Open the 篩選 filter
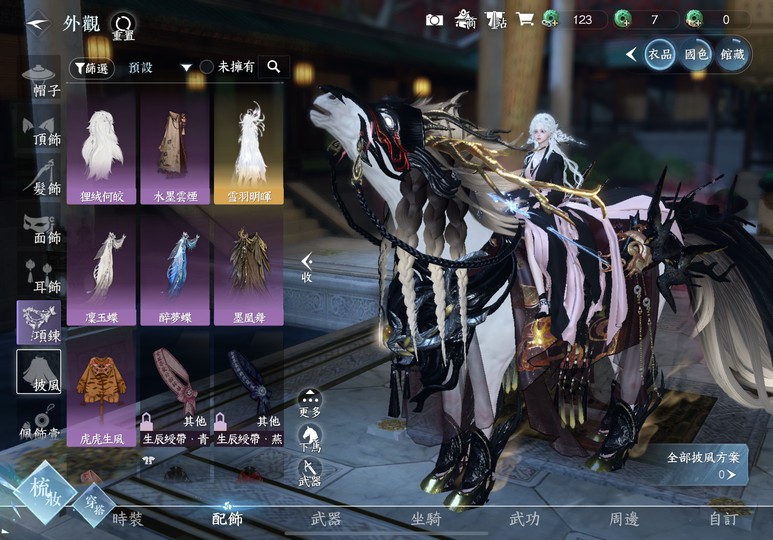This screenshot has height=540, width=773. tap(92, 68)
